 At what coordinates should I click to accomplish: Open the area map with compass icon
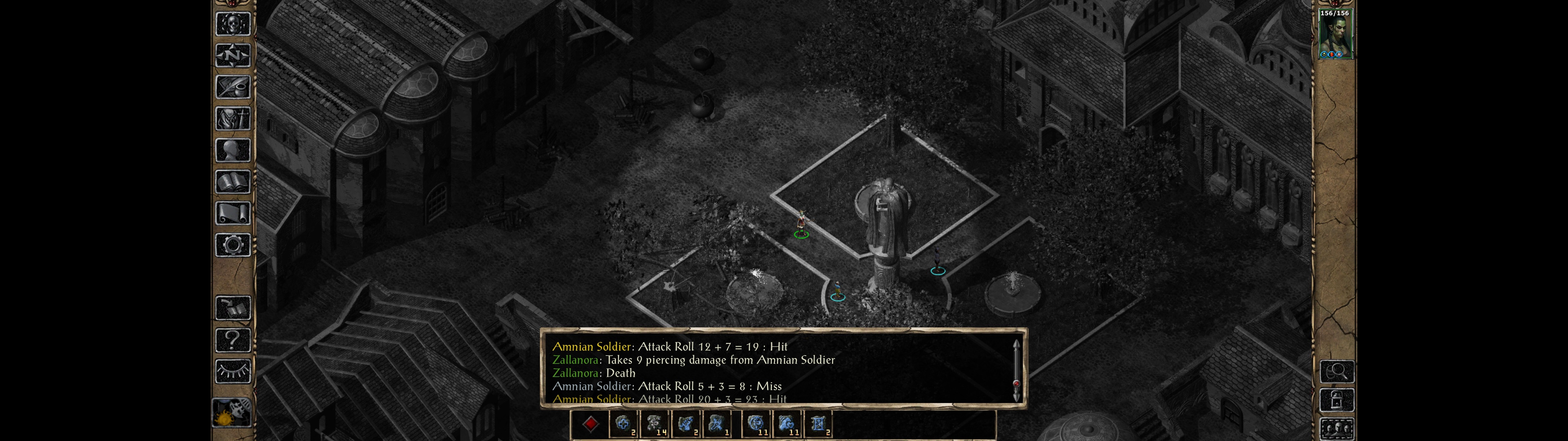tap(232, 55)
